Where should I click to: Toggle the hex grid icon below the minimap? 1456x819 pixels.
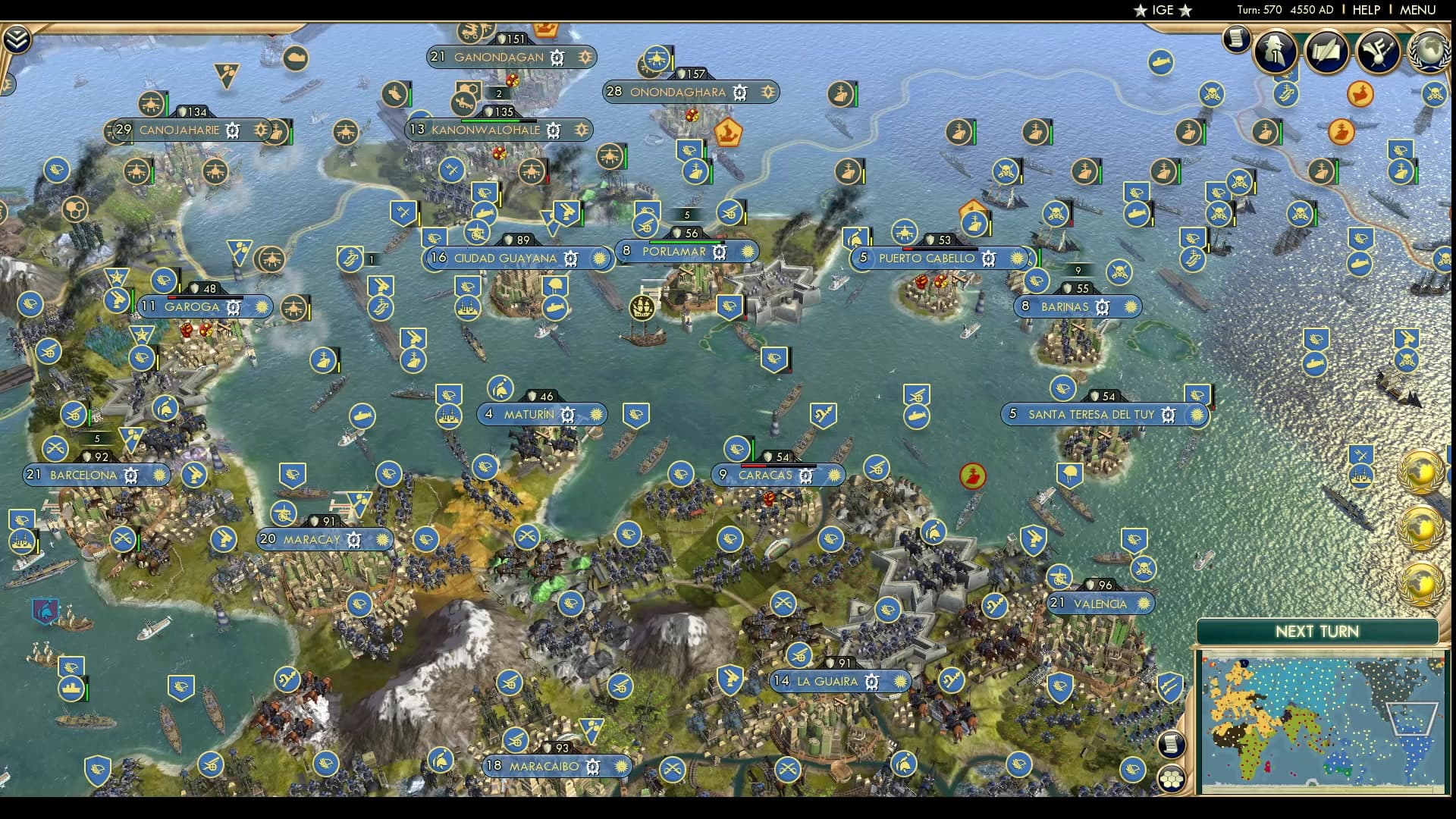pyautogui.click(x=1172, y=779)
